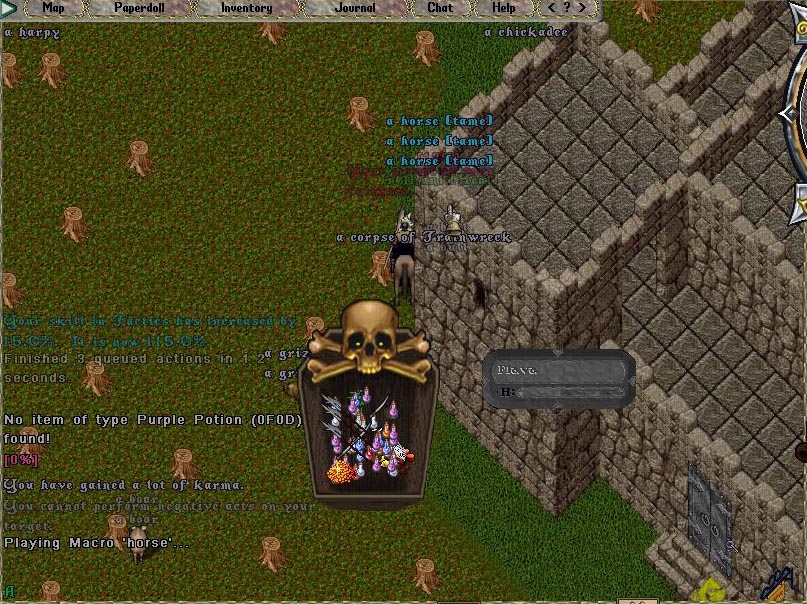The width and height of the screenshot is (807, 604).
Task: Collapse the top menu bar with the green arrow
Action: 9,8
